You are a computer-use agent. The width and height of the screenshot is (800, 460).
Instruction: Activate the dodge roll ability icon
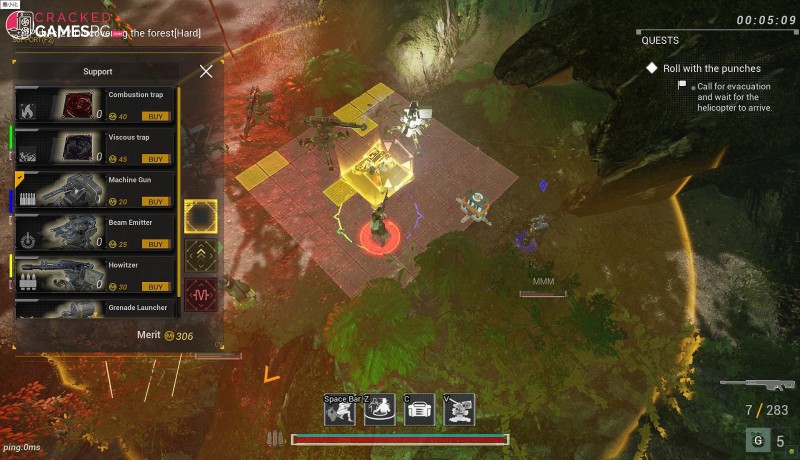coord(339,411)
